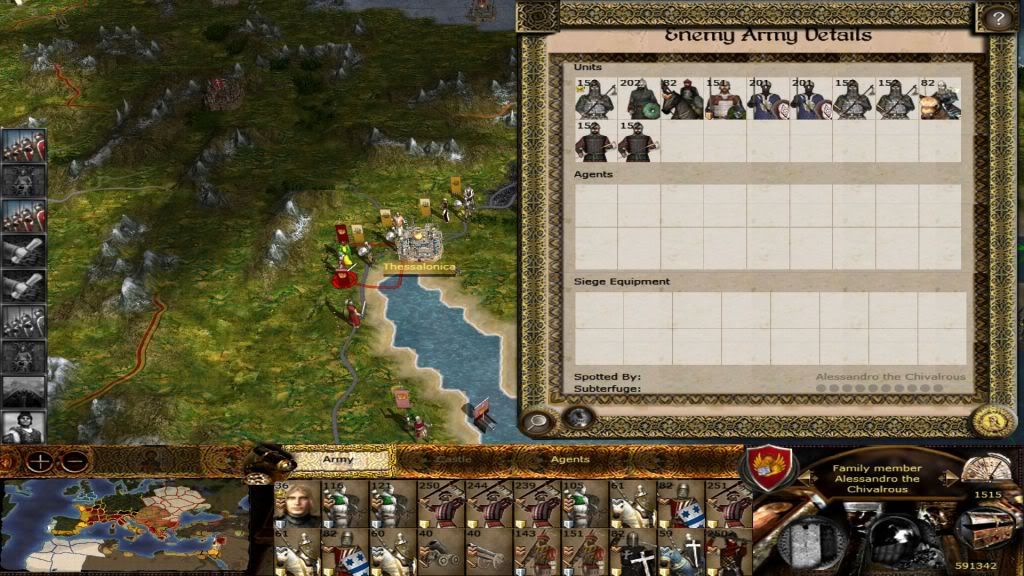Zoom in the minimap with plus button
1024x576 pixels.
40,462
